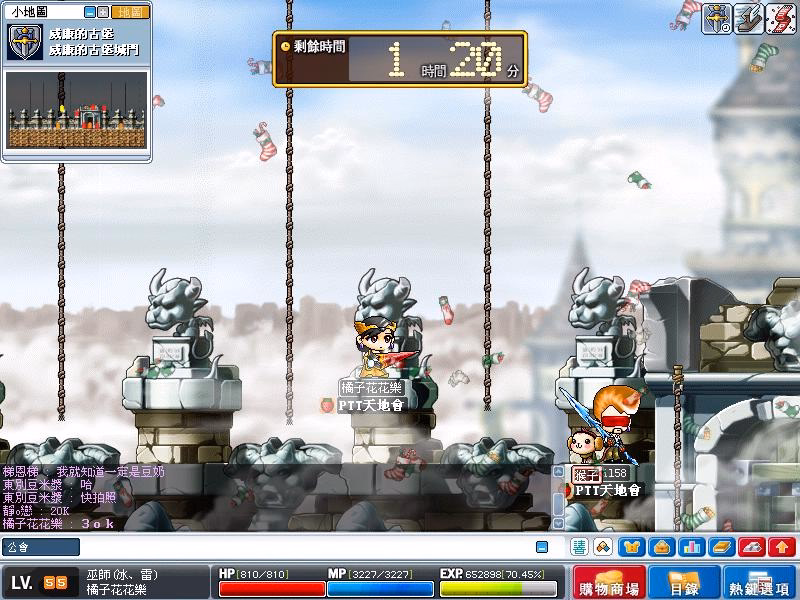Click the winged boot haste buff icon

pyautogui.click(x=749, y=17)
